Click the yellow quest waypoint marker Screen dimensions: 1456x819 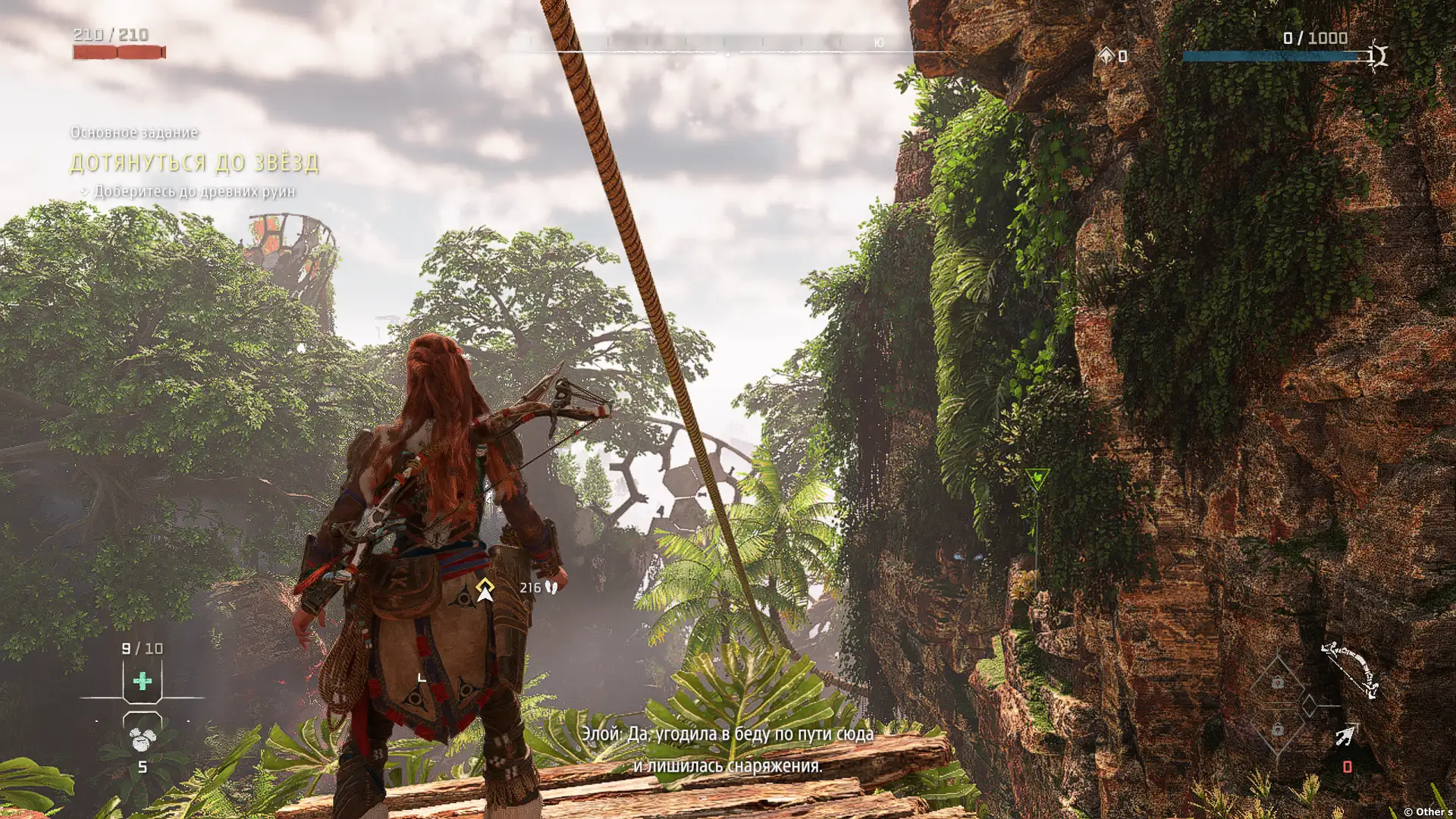tap(485, 589)
